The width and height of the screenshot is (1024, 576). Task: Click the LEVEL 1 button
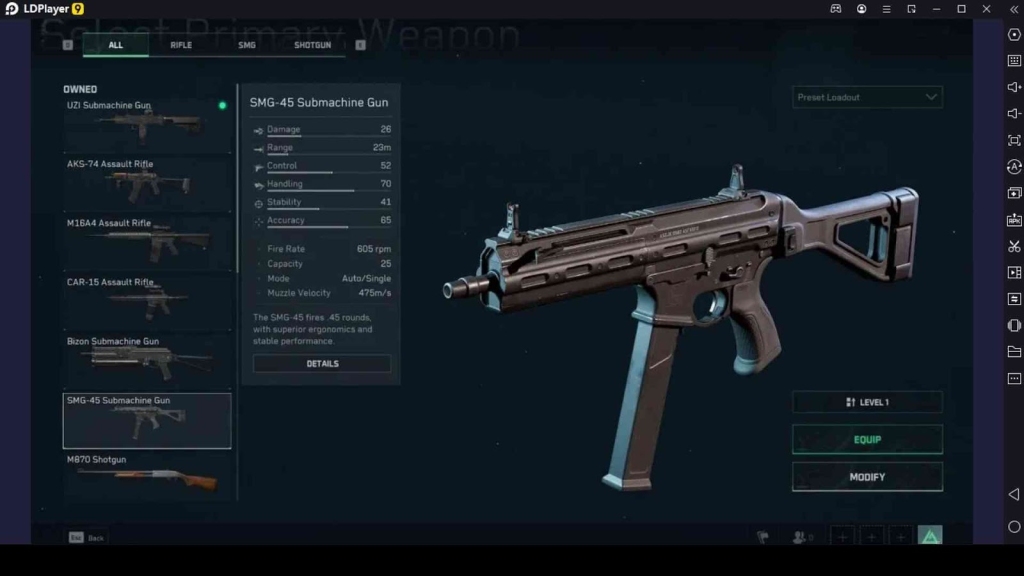click(x=867, y=402)
